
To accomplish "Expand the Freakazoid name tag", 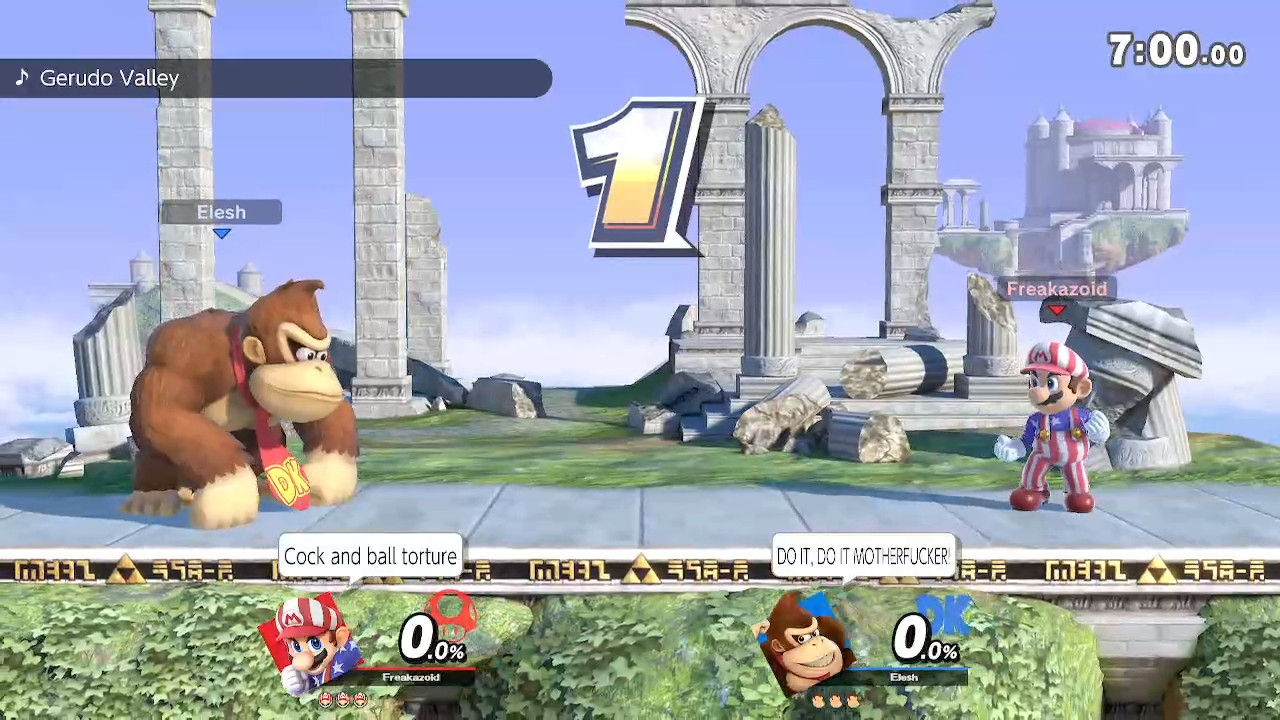I will click(1057, 289).
